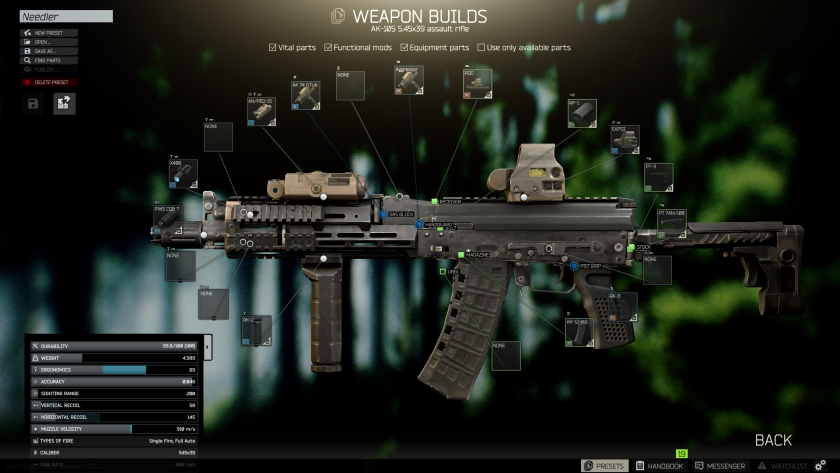Viewport: 840px width, 473px height.
Task: Uncheck the Equipment parts filter
Action: [404, 47]
